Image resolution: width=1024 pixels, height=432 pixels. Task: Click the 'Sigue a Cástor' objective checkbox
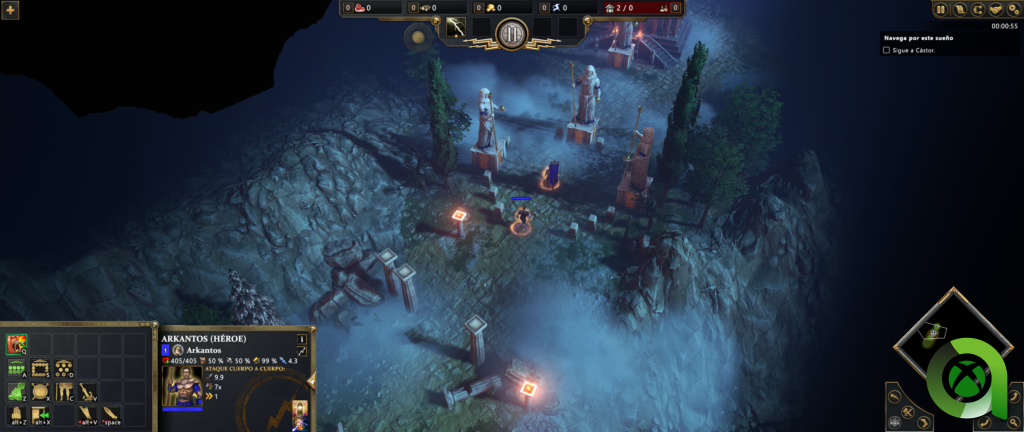point(886,49)
